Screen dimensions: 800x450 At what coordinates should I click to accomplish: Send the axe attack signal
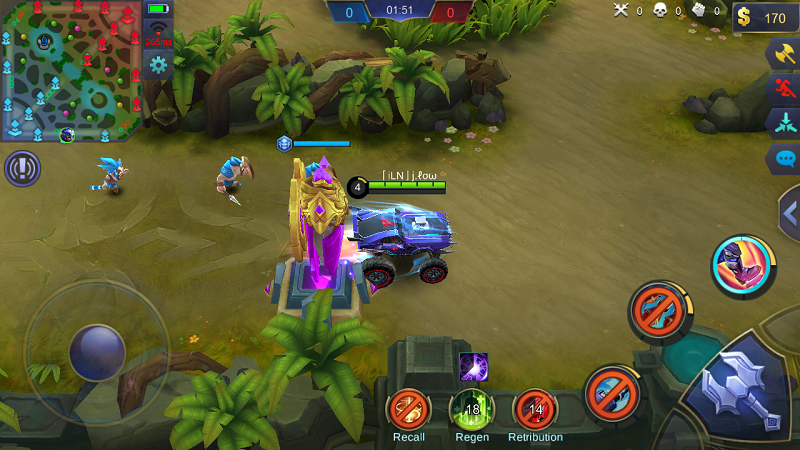783,55
